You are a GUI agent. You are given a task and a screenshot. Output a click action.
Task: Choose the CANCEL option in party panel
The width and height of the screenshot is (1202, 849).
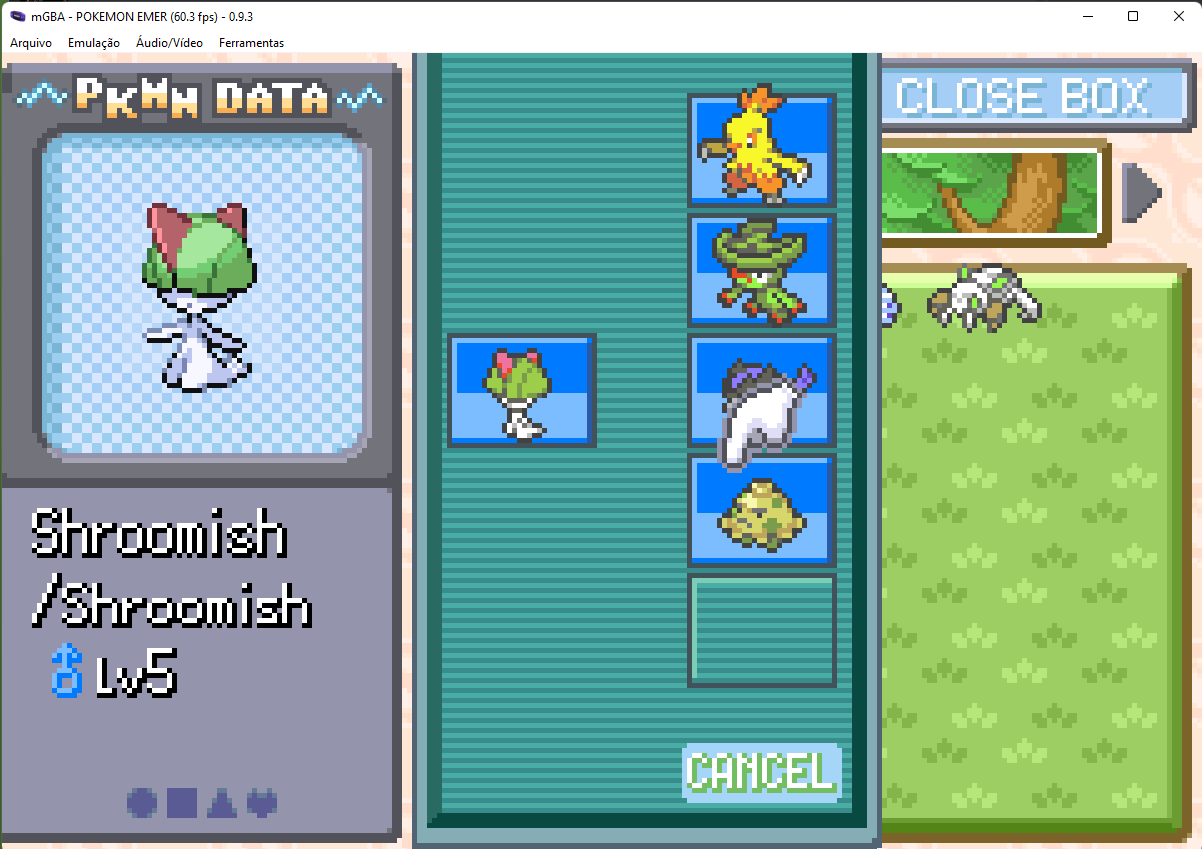[x=761, y=772]
